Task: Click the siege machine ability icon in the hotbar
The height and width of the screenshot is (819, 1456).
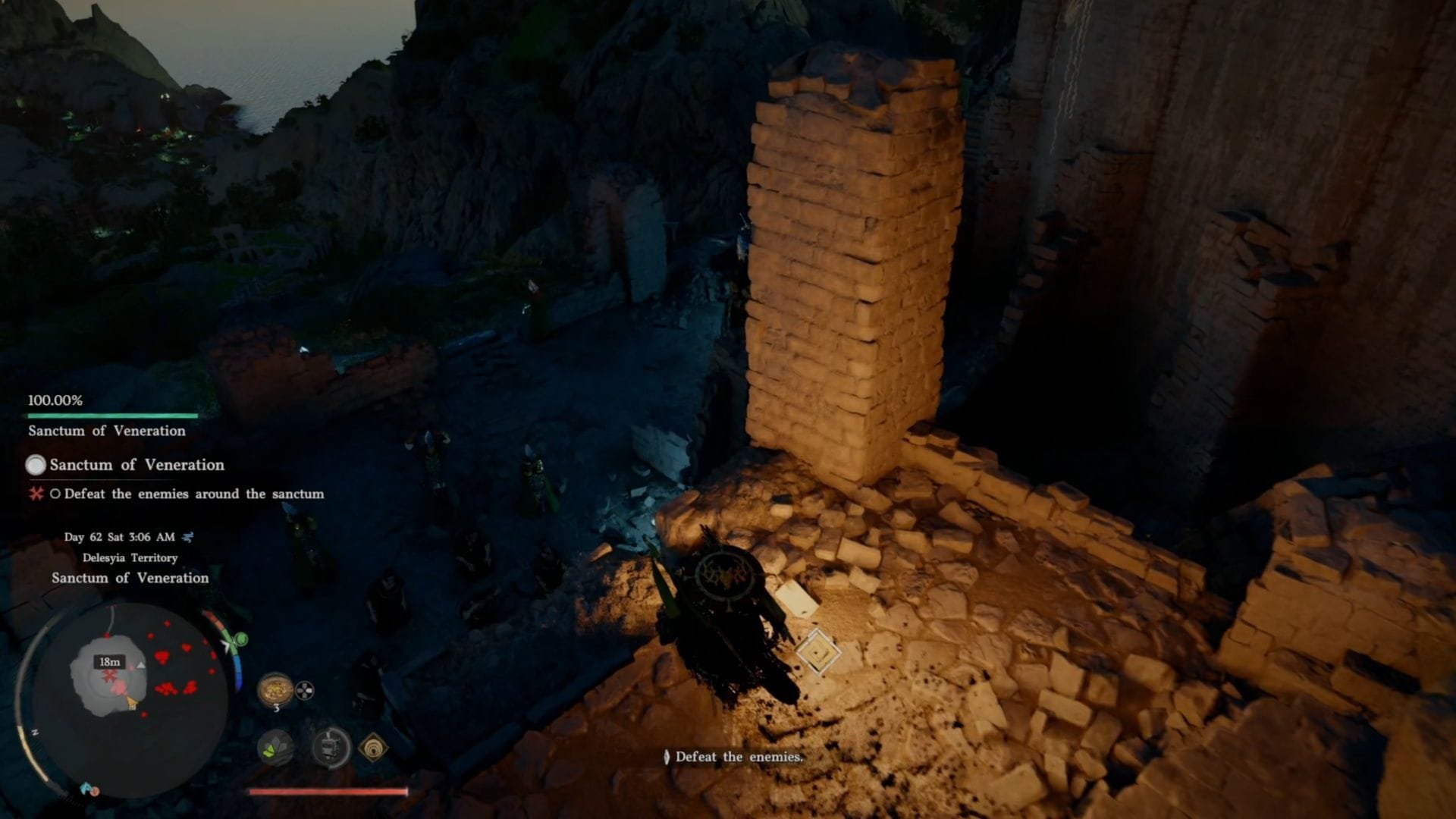Action: coord(331,747)
